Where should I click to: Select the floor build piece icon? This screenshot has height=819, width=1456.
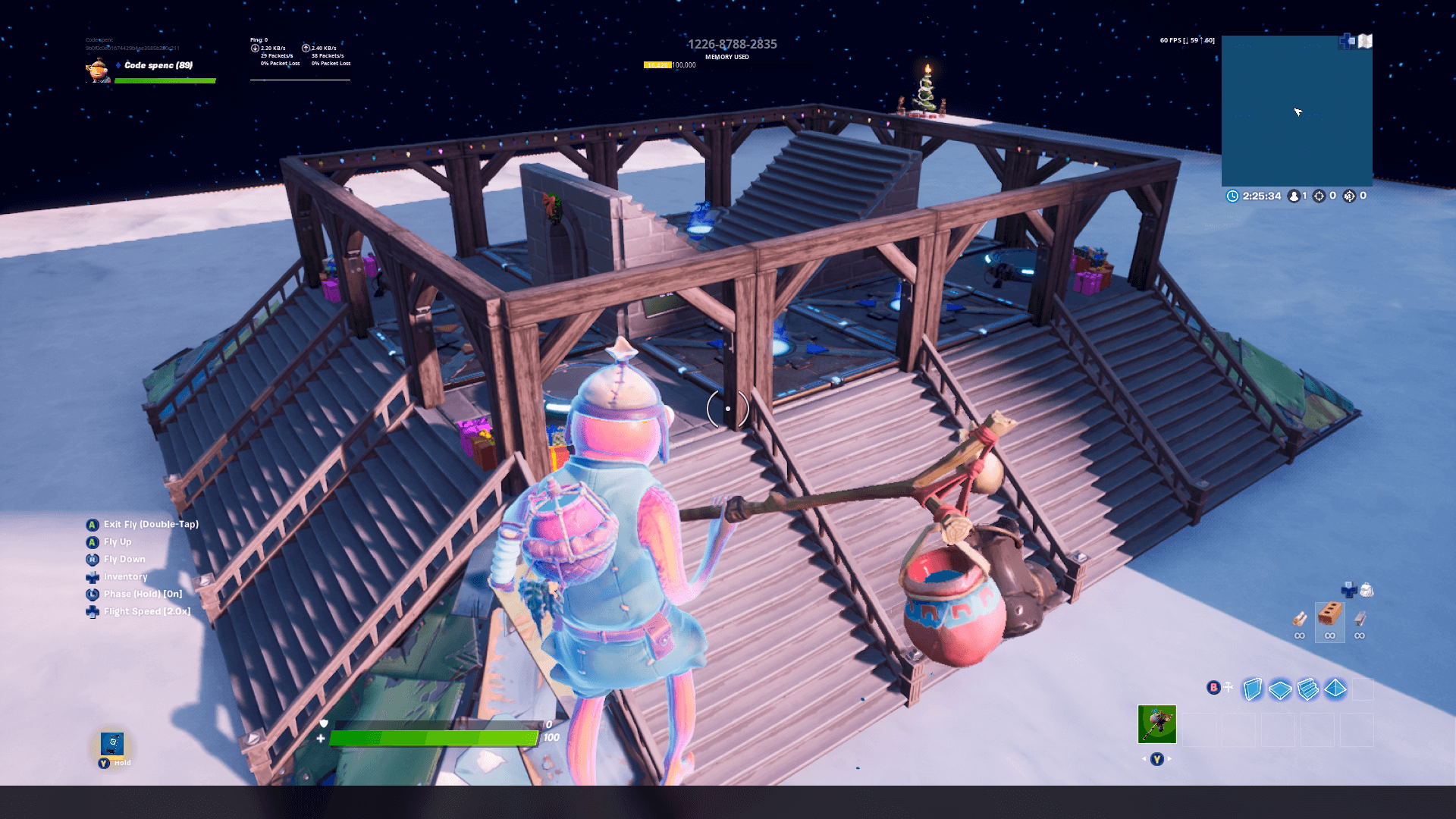(1280, 687)
